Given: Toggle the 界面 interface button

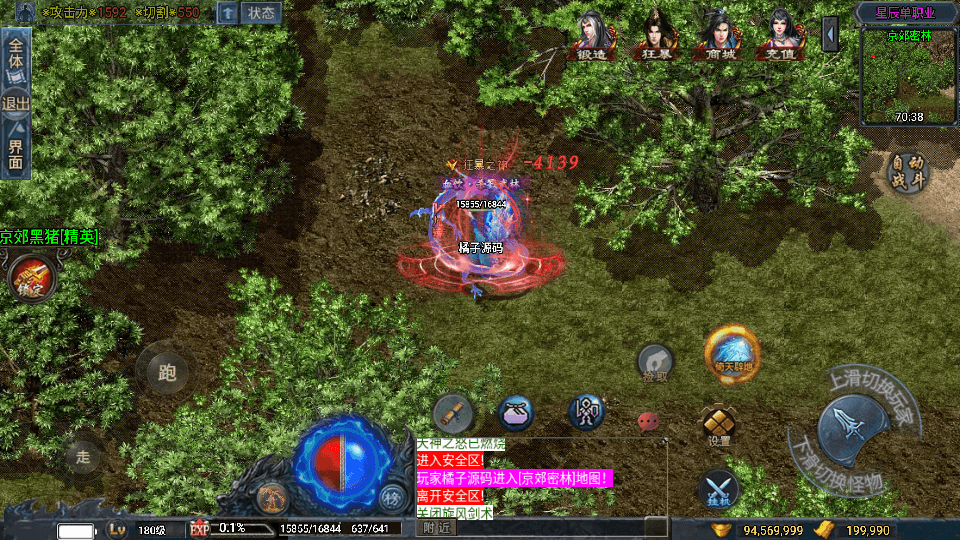Looking at the screenshot, I should point(16,149).
